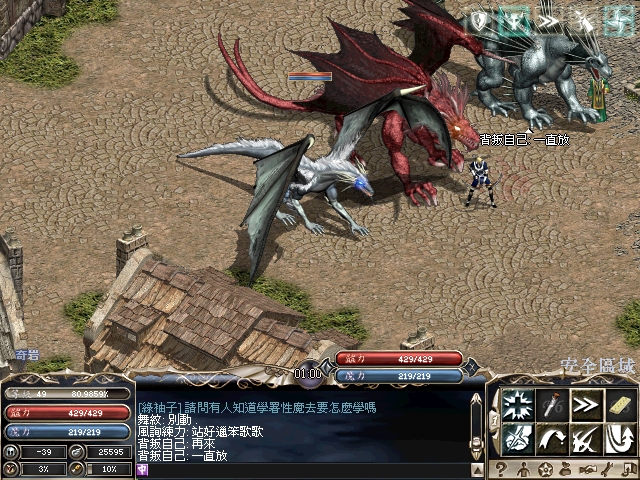Activate the double-arrow haste hotbar skill
640x480 pixels.
[x=585, y=404]
